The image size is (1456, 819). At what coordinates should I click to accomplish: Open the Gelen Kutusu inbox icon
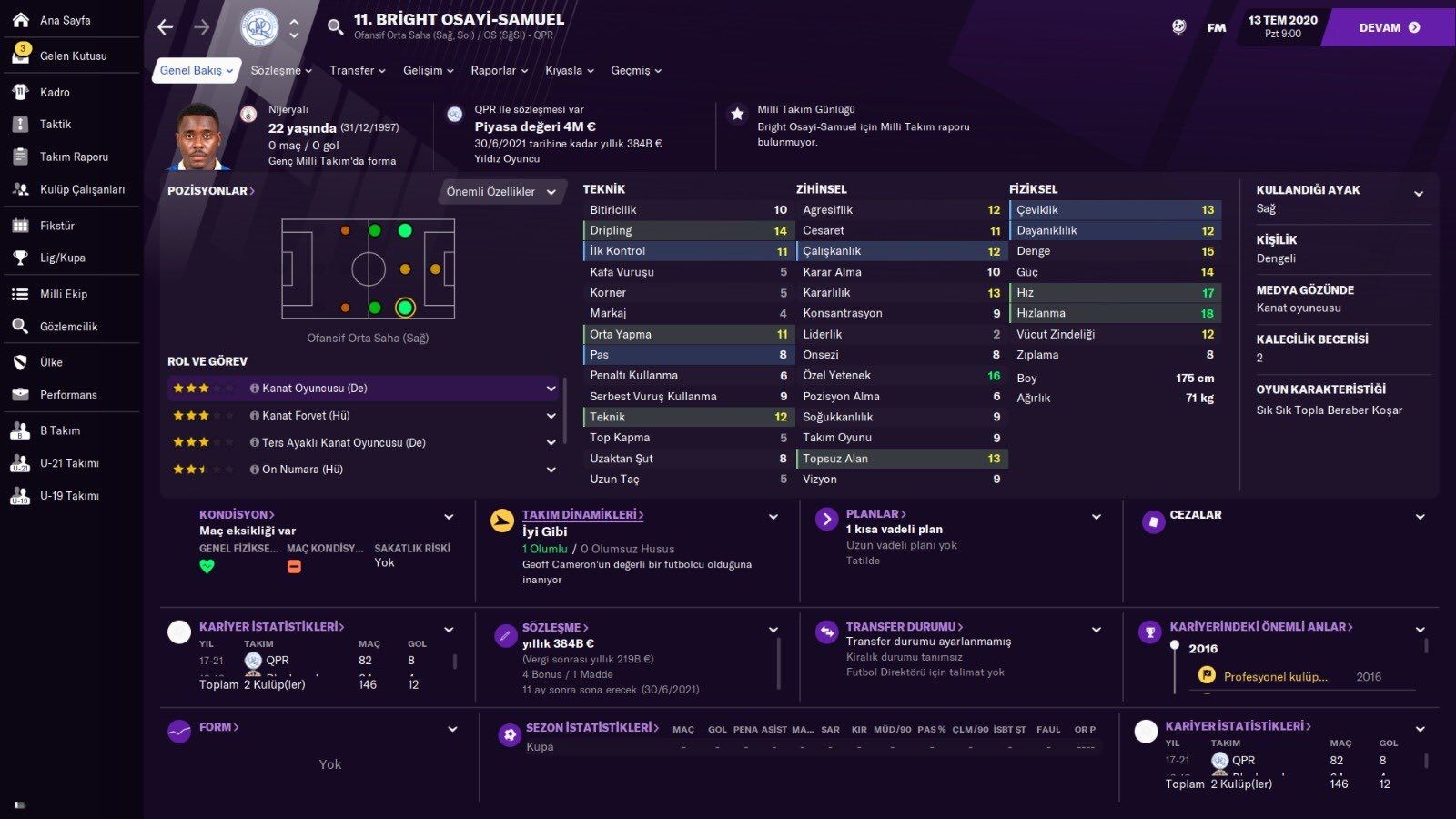tap(20, 55)
